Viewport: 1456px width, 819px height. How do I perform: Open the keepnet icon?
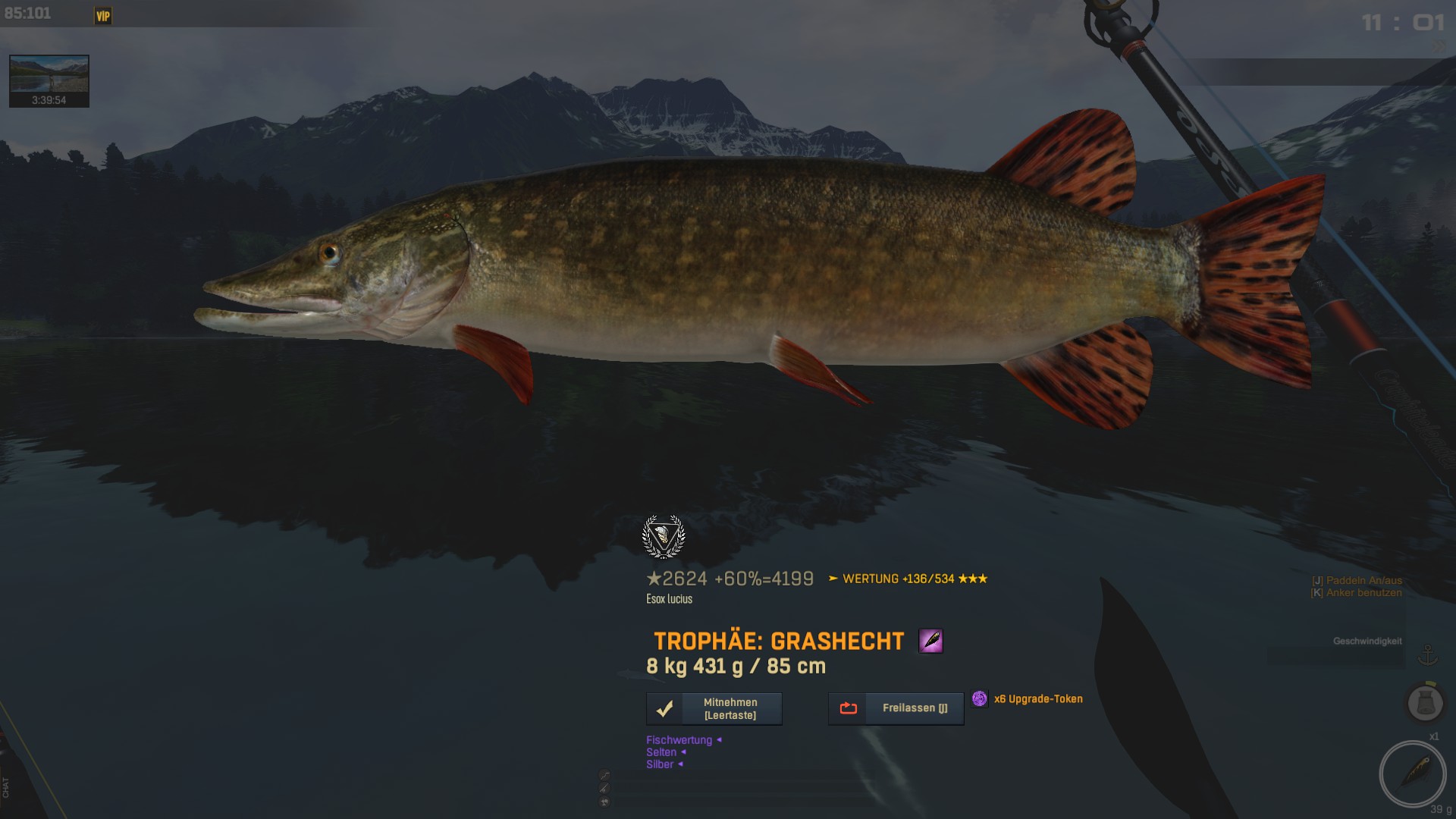[1425, 703]
